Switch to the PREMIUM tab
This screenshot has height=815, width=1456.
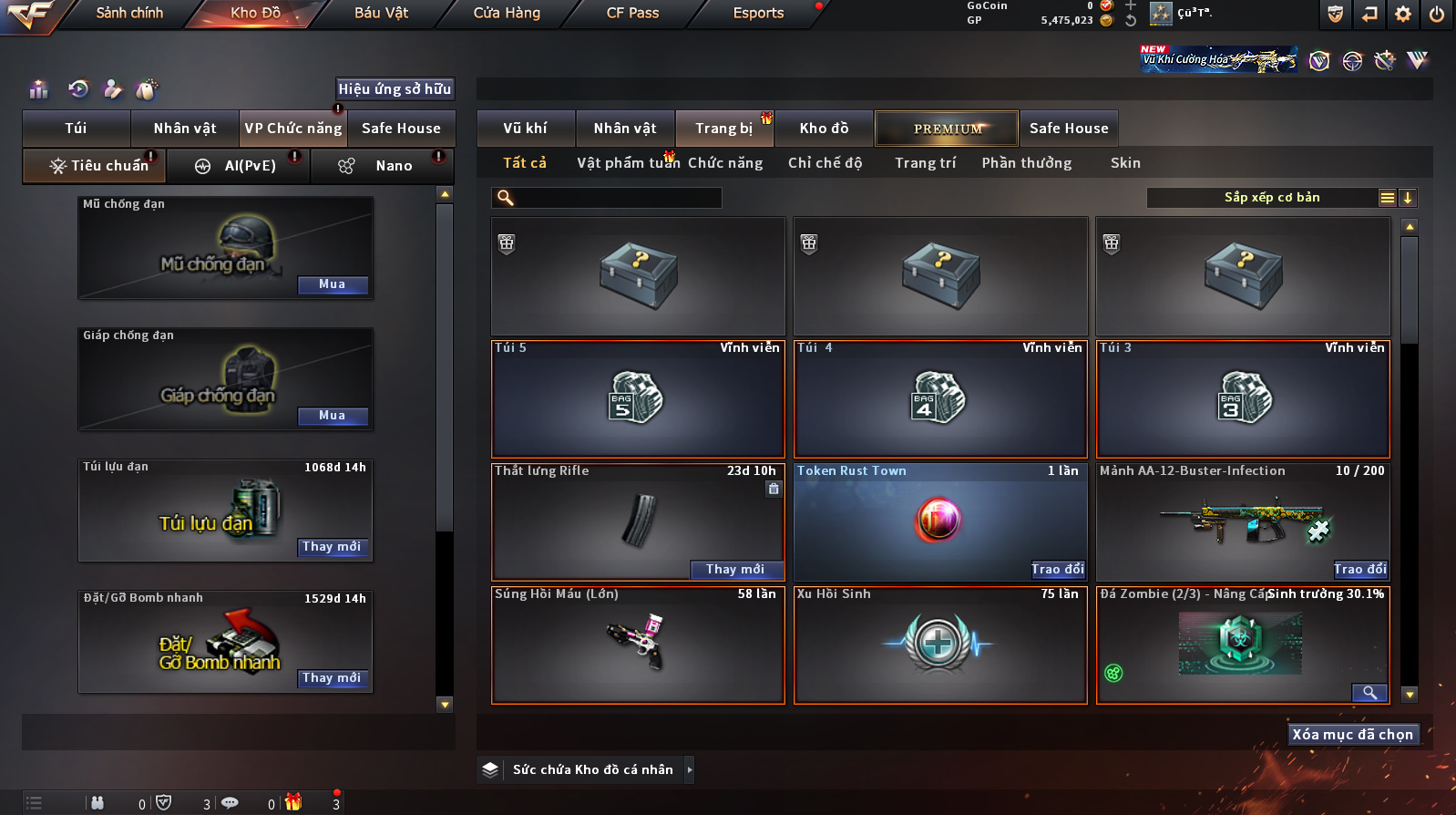[948, 129]
